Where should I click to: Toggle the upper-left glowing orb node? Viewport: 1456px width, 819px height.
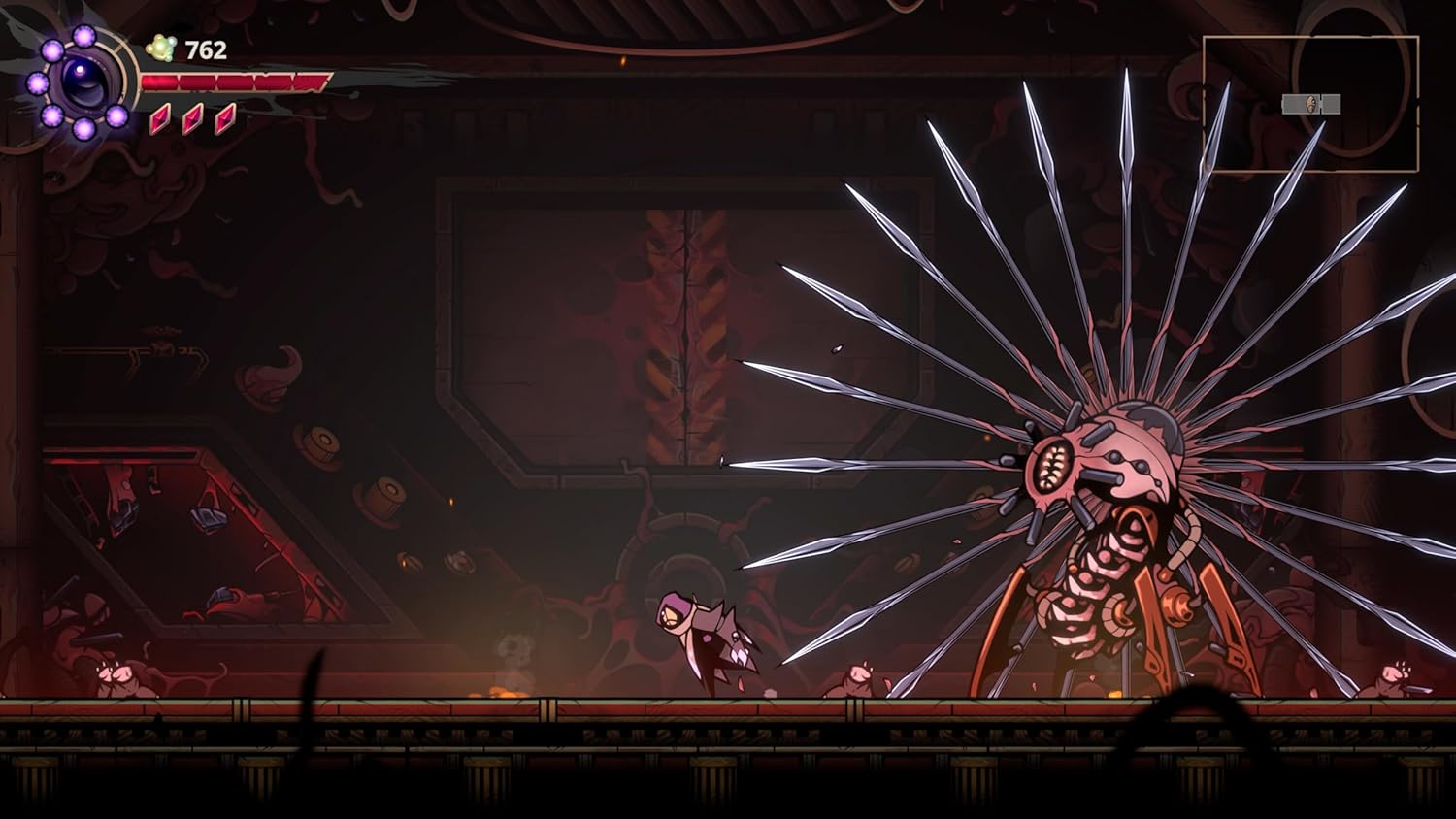coord(51,49)
